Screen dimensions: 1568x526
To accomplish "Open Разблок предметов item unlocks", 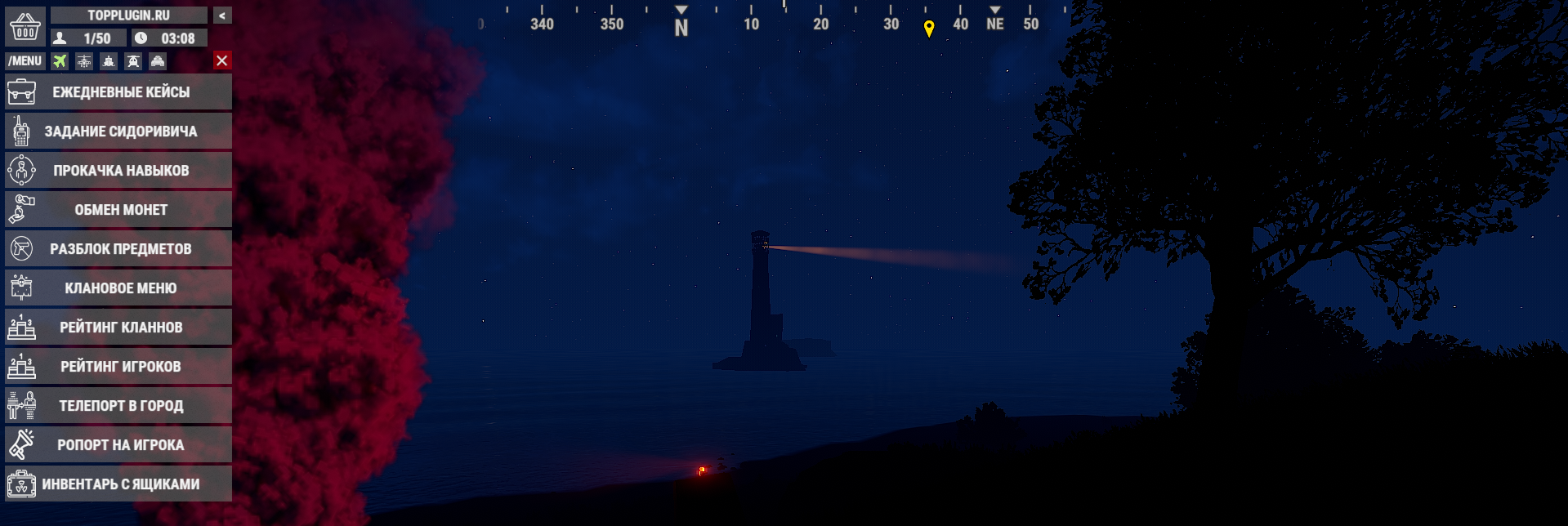I will (118, 249).
